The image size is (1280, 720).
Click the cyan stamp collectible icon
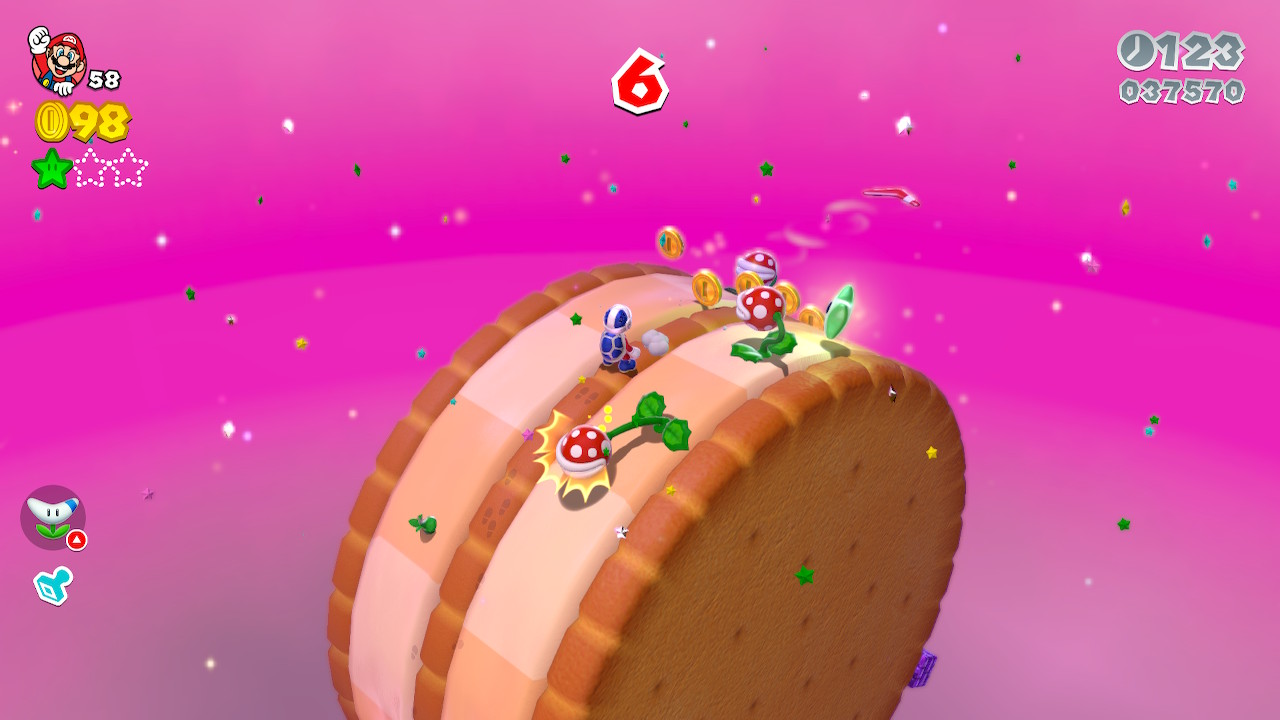click(52, 585)
